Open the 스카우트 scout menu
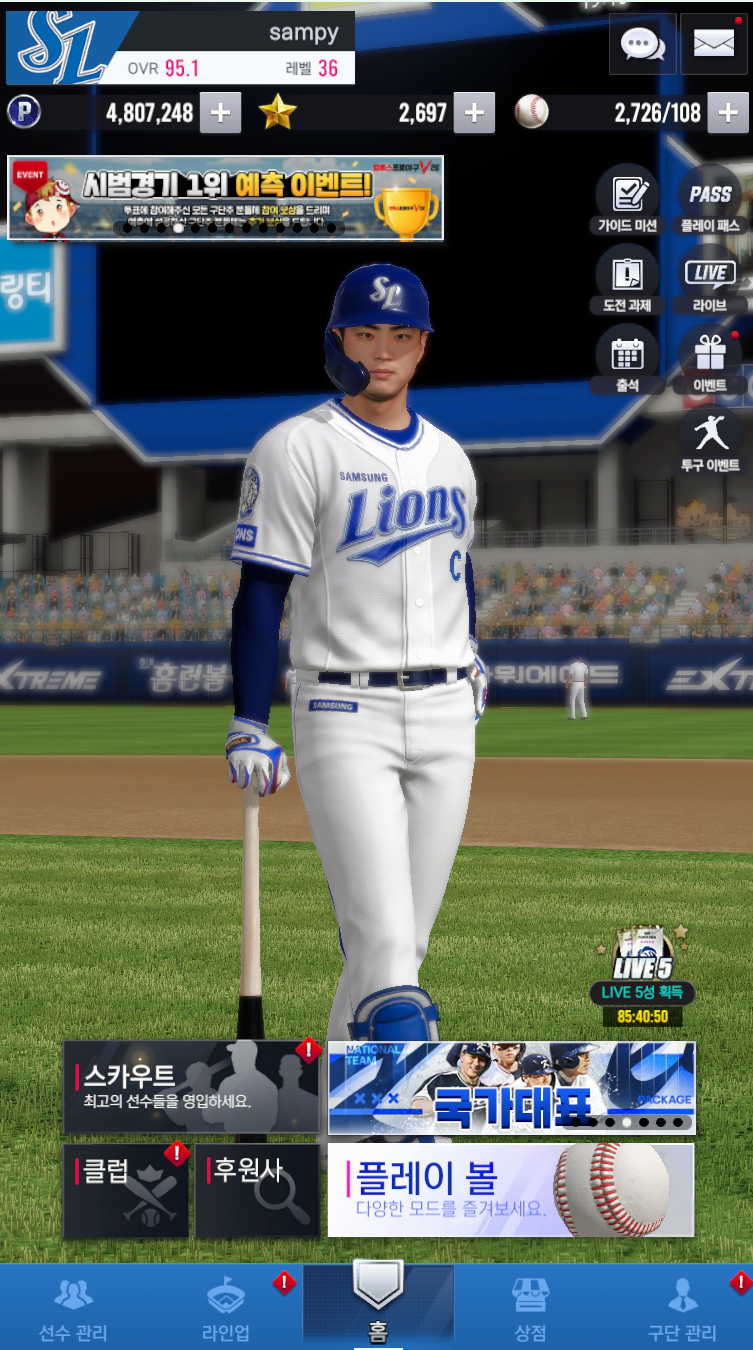 point(190,1087)
